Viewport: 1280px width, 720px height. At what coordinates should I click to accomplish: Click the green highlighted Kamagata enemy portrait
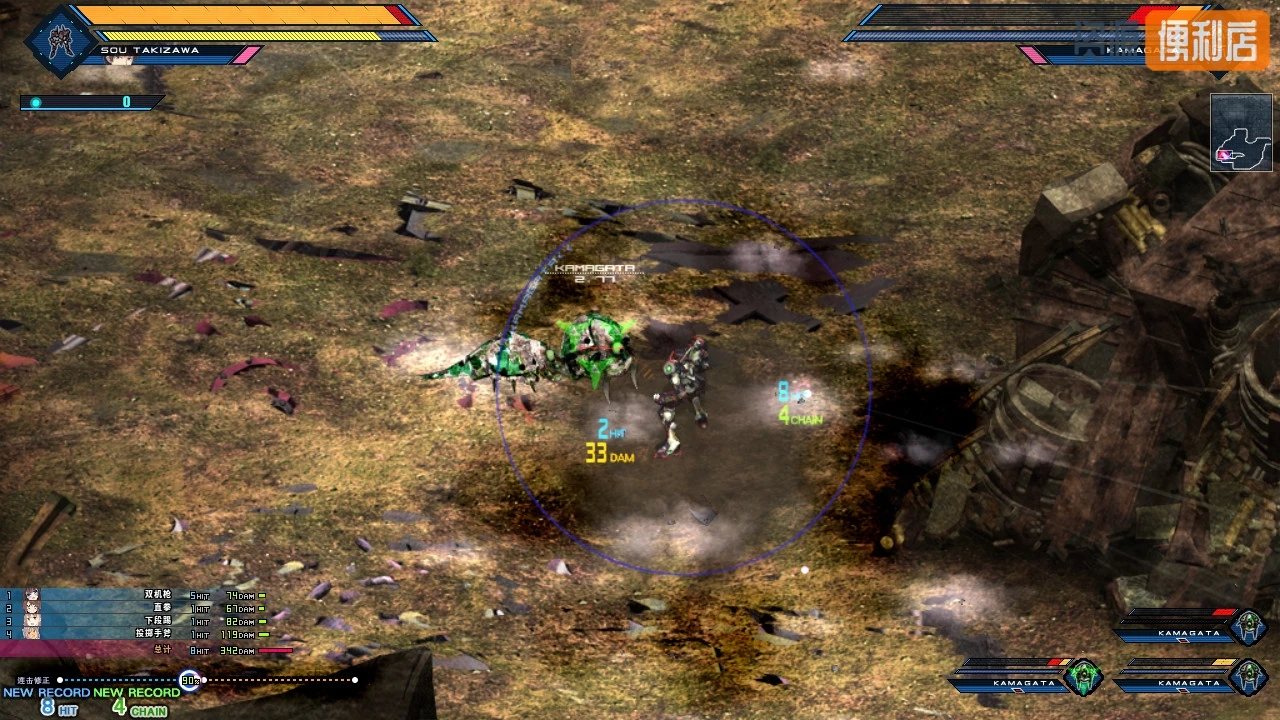(x=1084, y=677)
